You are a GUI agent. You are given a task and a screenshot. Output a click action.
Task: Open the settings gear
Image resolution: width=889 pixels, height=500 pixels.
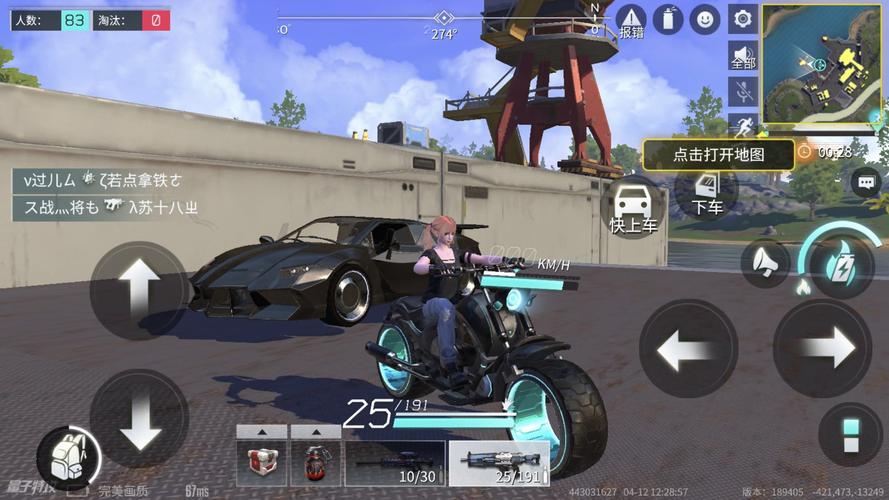point(742,18)
